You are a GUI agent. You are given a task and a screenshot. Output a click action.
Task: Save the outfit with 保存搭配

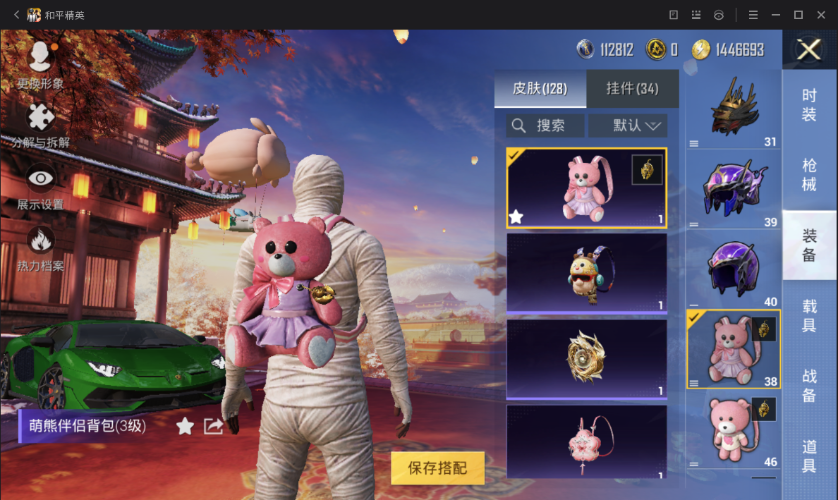tap(437, 468)
